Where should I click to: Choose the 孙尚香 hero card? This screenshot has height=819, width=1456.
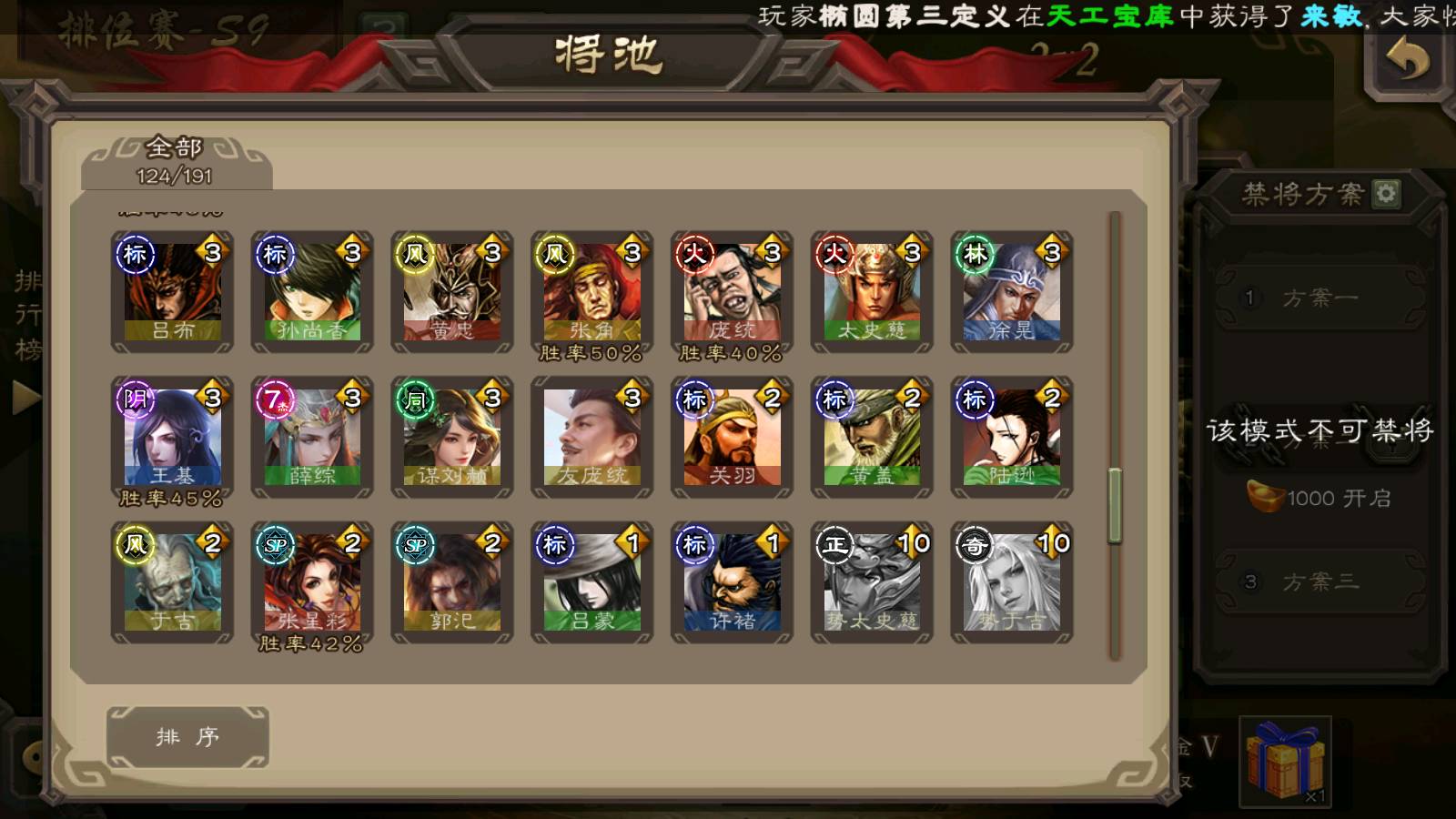tap(312, 291)
